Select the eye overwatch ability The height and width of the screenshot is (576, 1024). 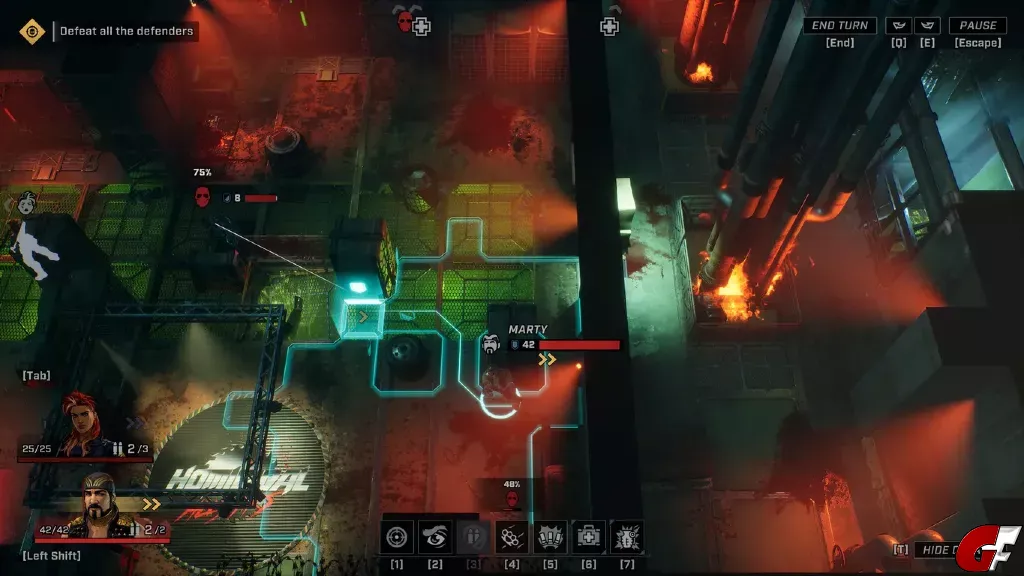[435, 538]
